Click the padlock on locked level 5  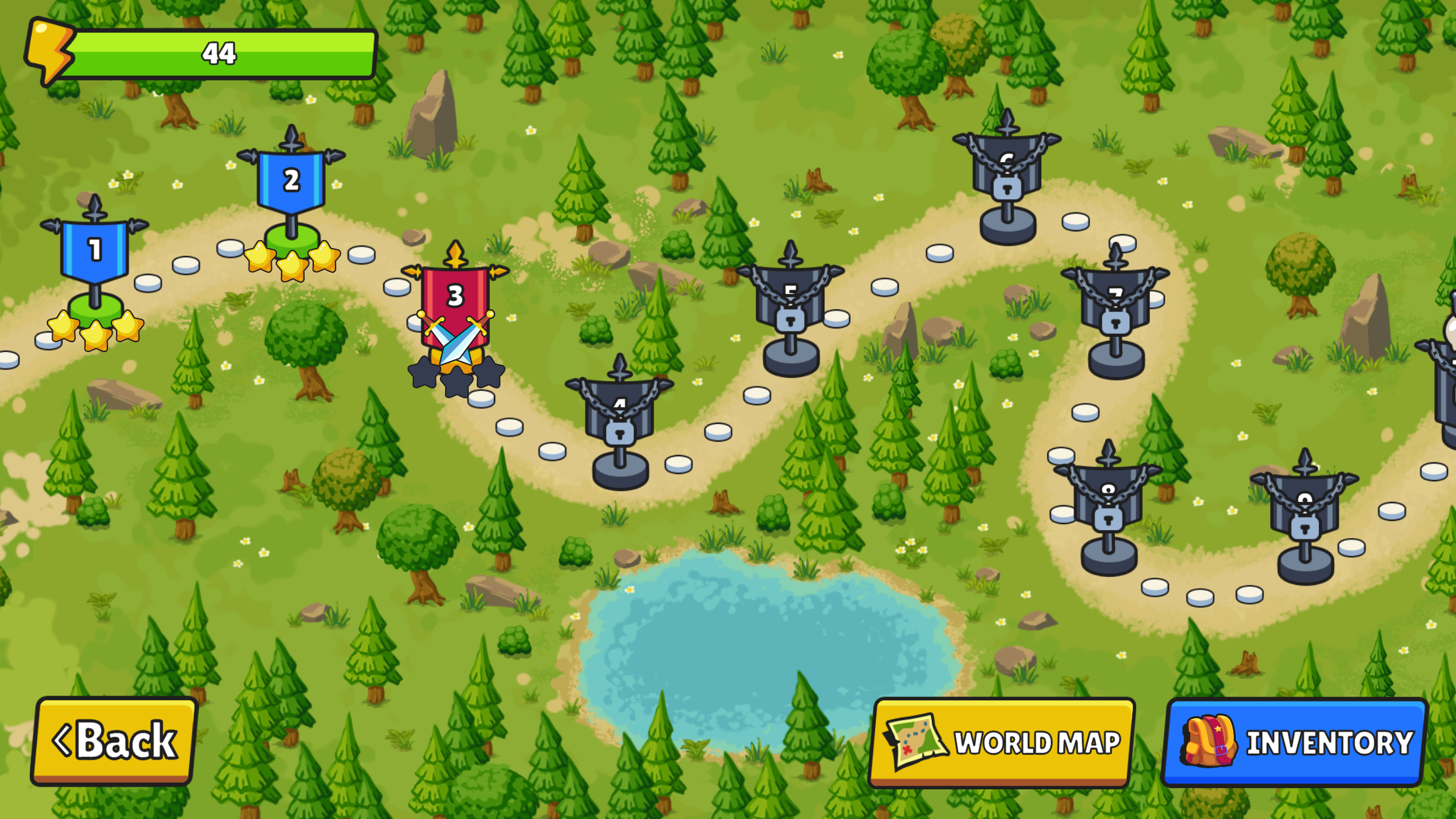pyautogui.click(x=790, y=320)
